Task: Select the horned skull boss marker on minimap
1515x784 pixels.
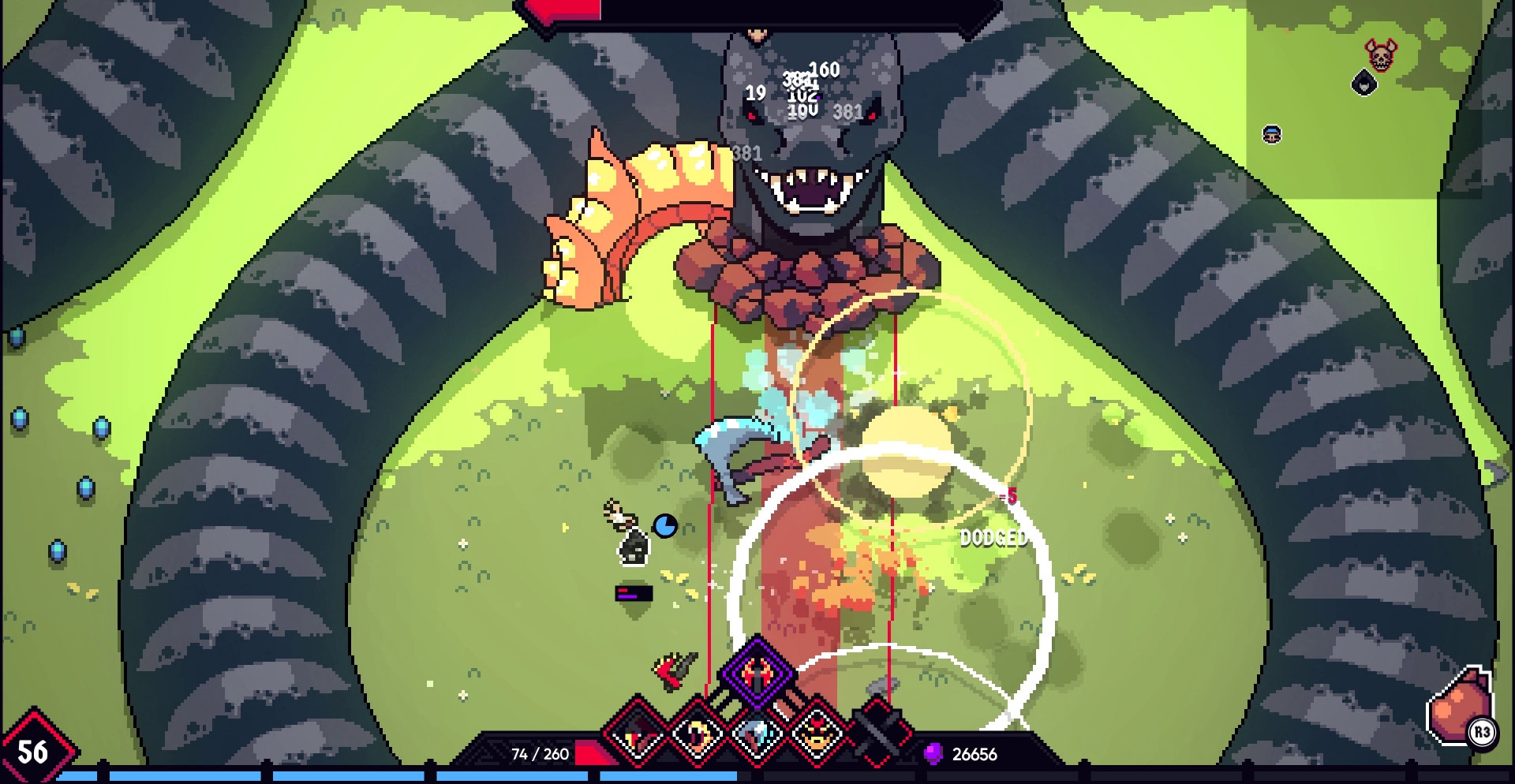Action: click(x=1381, y=55)
